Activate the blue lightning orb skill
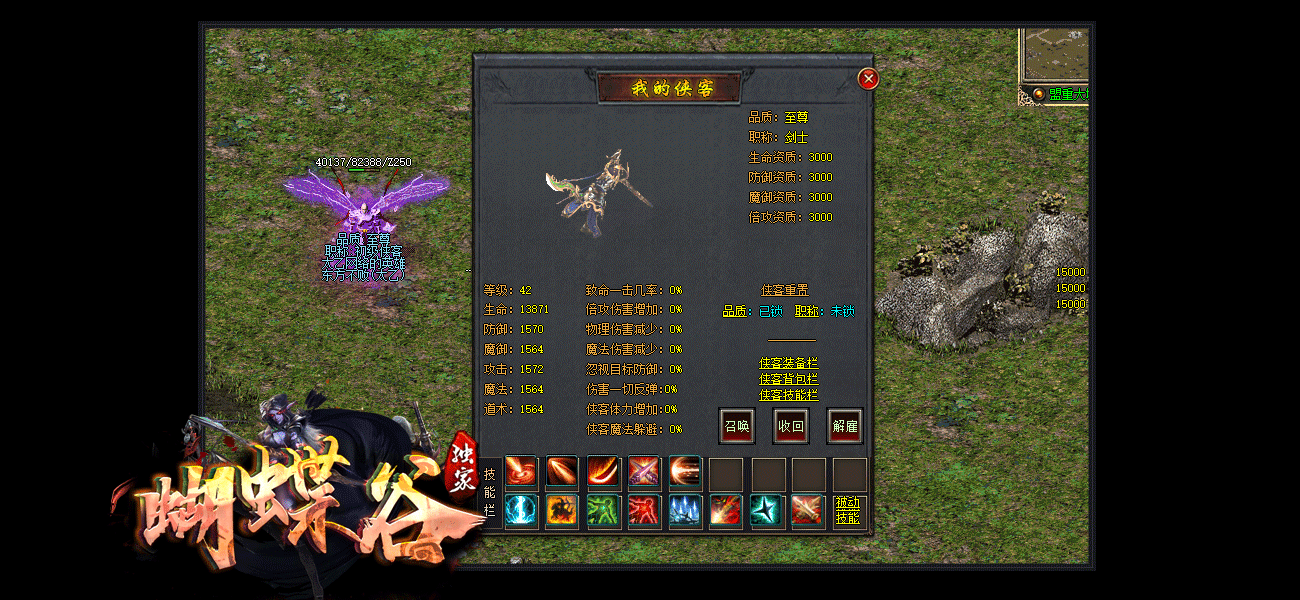Image resolution: width=1300 pixels, height=600 pixels. pos(521,511)
